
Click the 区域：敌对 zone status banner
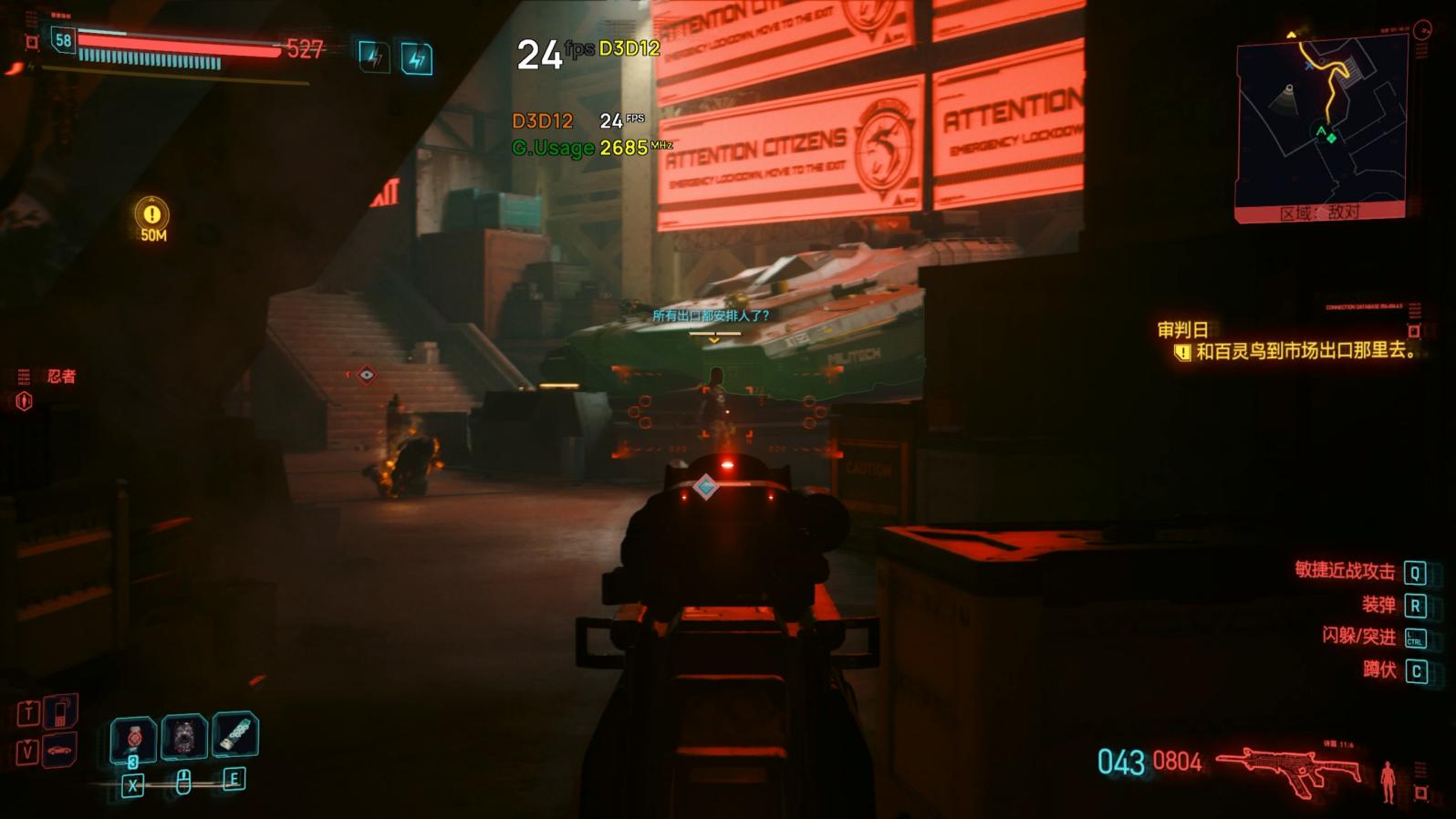tap(1319, 213)
